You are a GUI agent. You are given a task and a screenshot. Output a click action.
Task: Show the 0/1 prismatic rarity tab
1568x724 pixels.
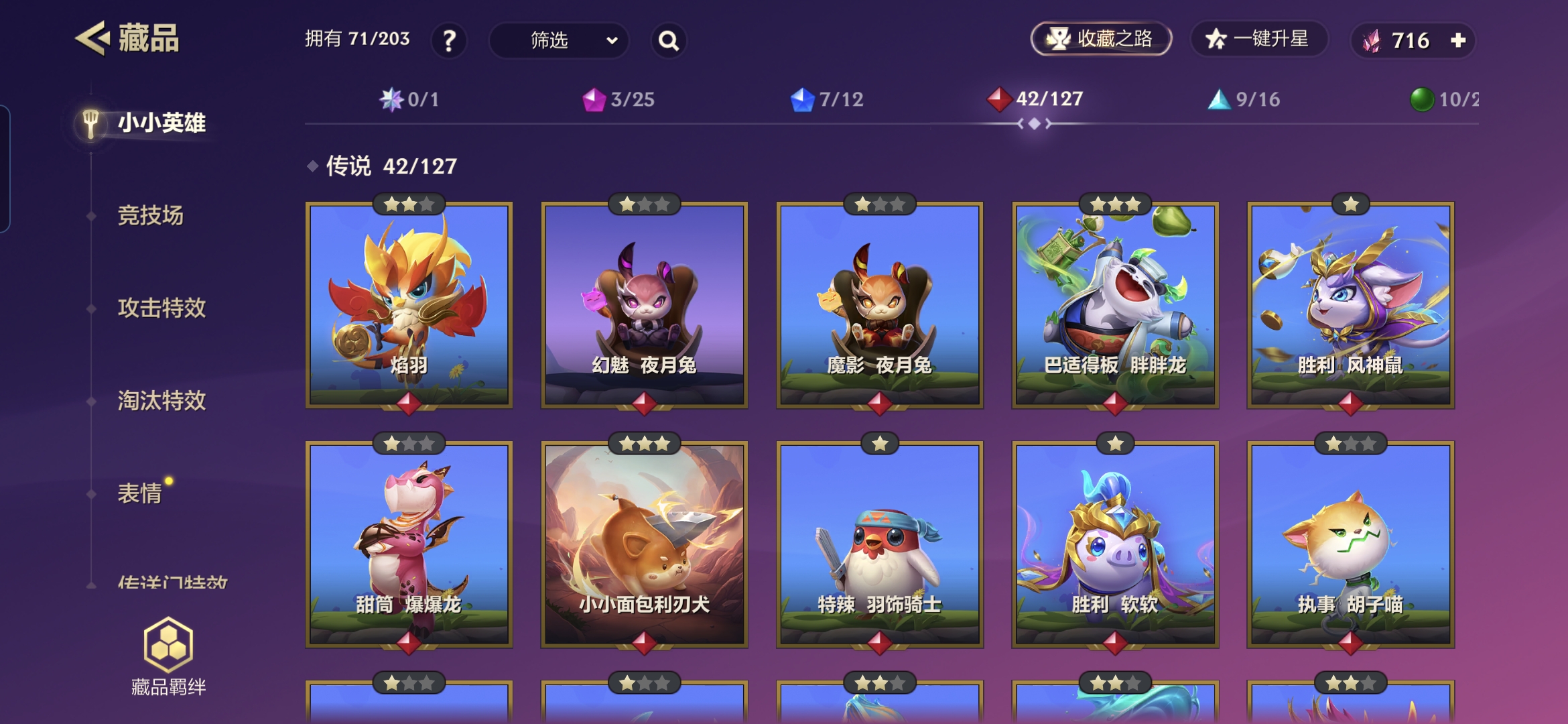click(409, 100)
